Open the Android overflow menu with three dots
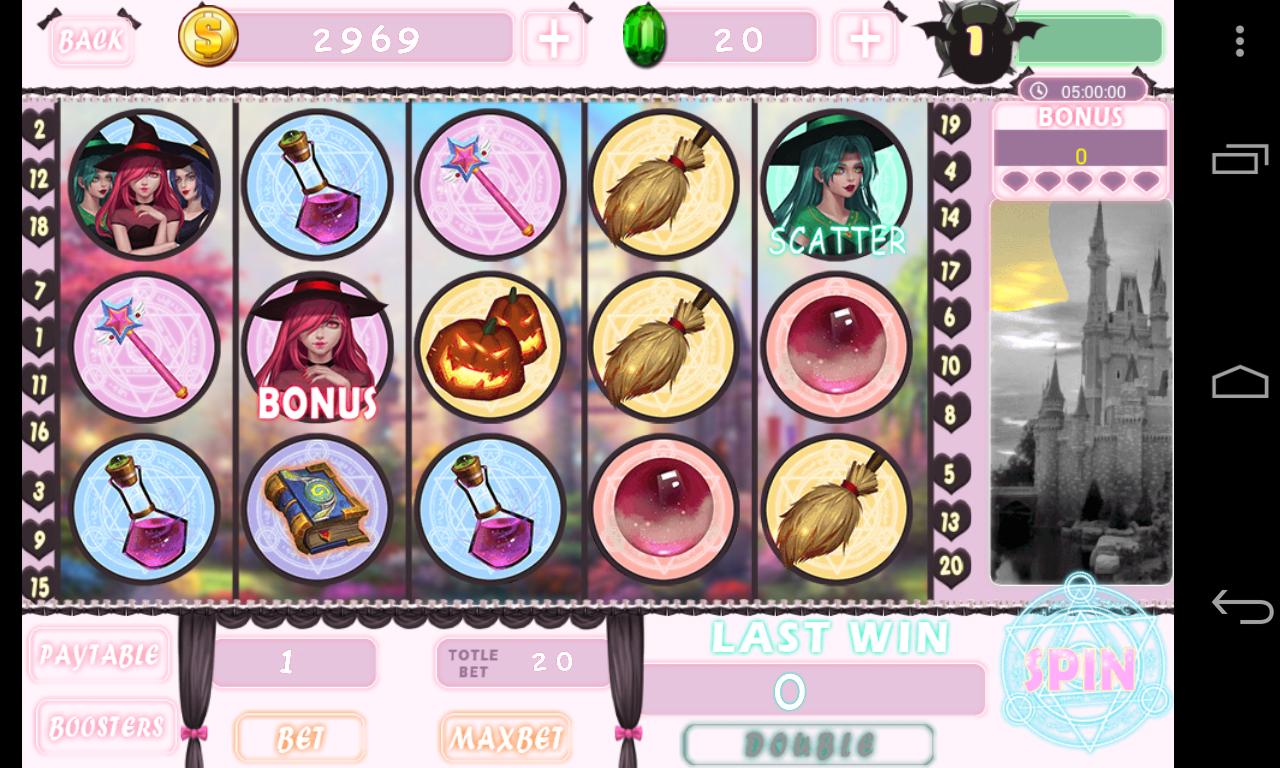This screenshot has height=768, width=1280. (1238, 42)
